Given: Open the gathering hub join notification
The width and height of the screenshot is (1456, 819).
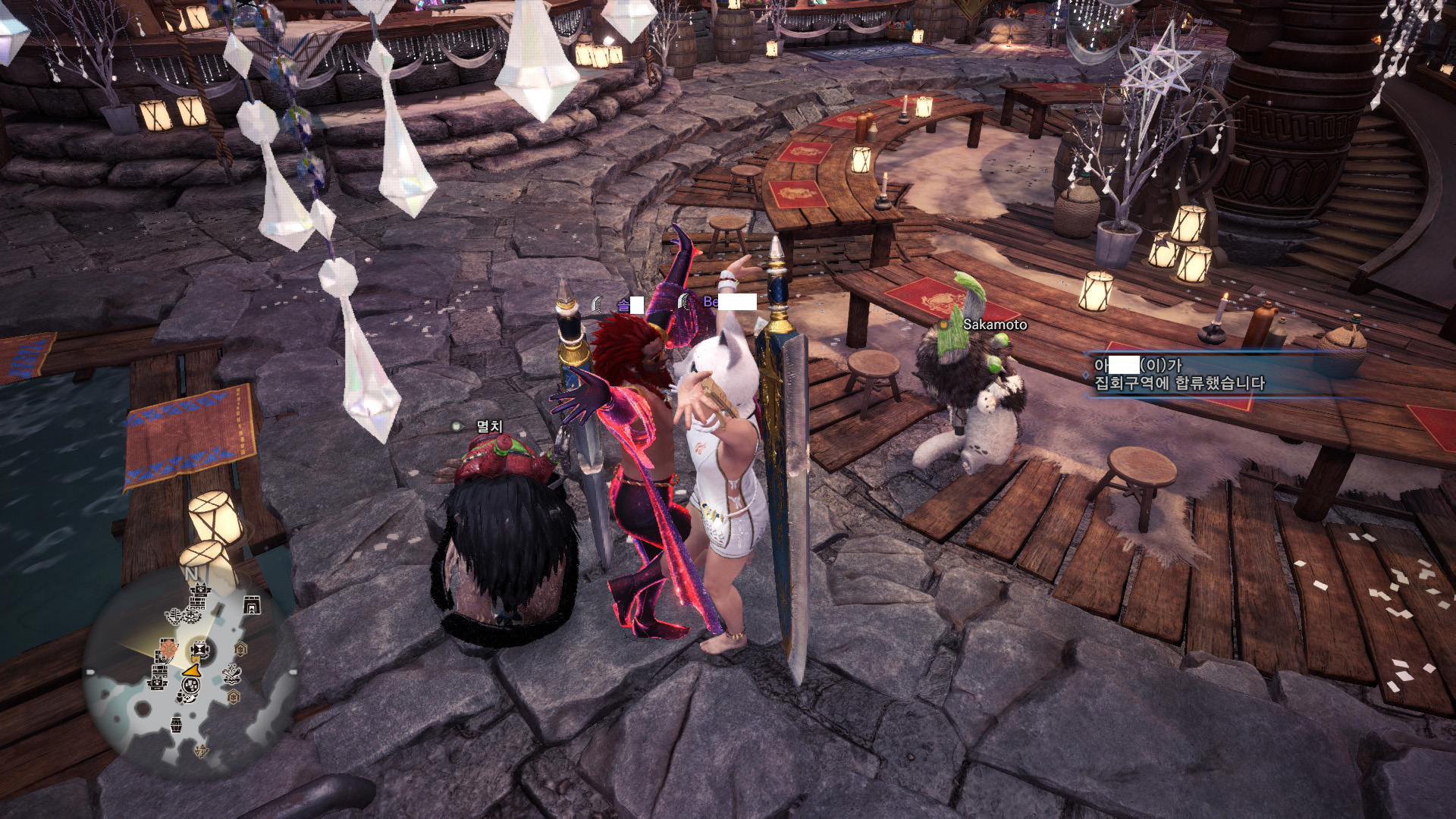Looking at the screenshot, I should [x=1178, y=375].
